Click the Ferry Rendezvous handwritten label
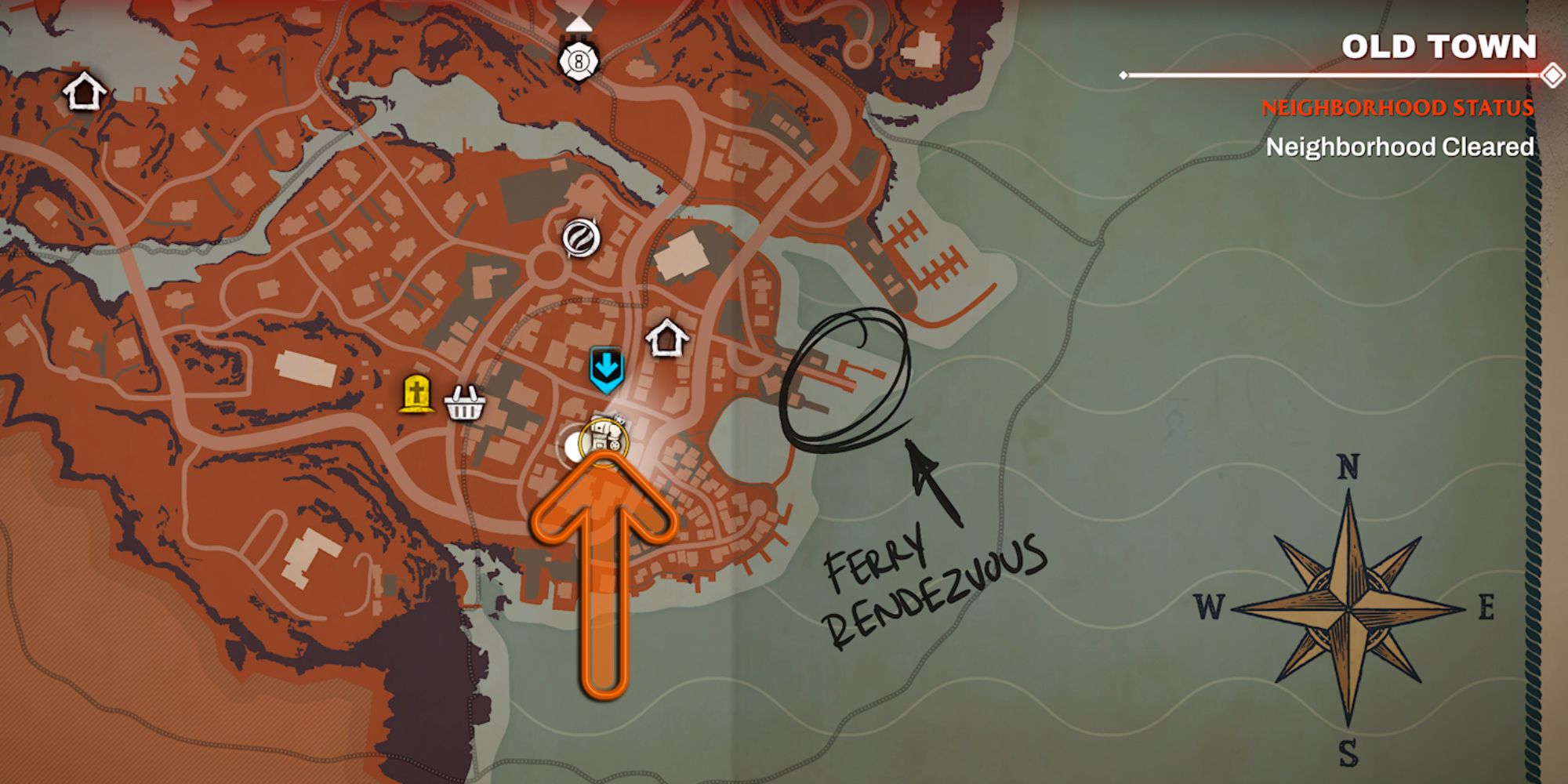Screen dimensions: 1568x784 933,584
